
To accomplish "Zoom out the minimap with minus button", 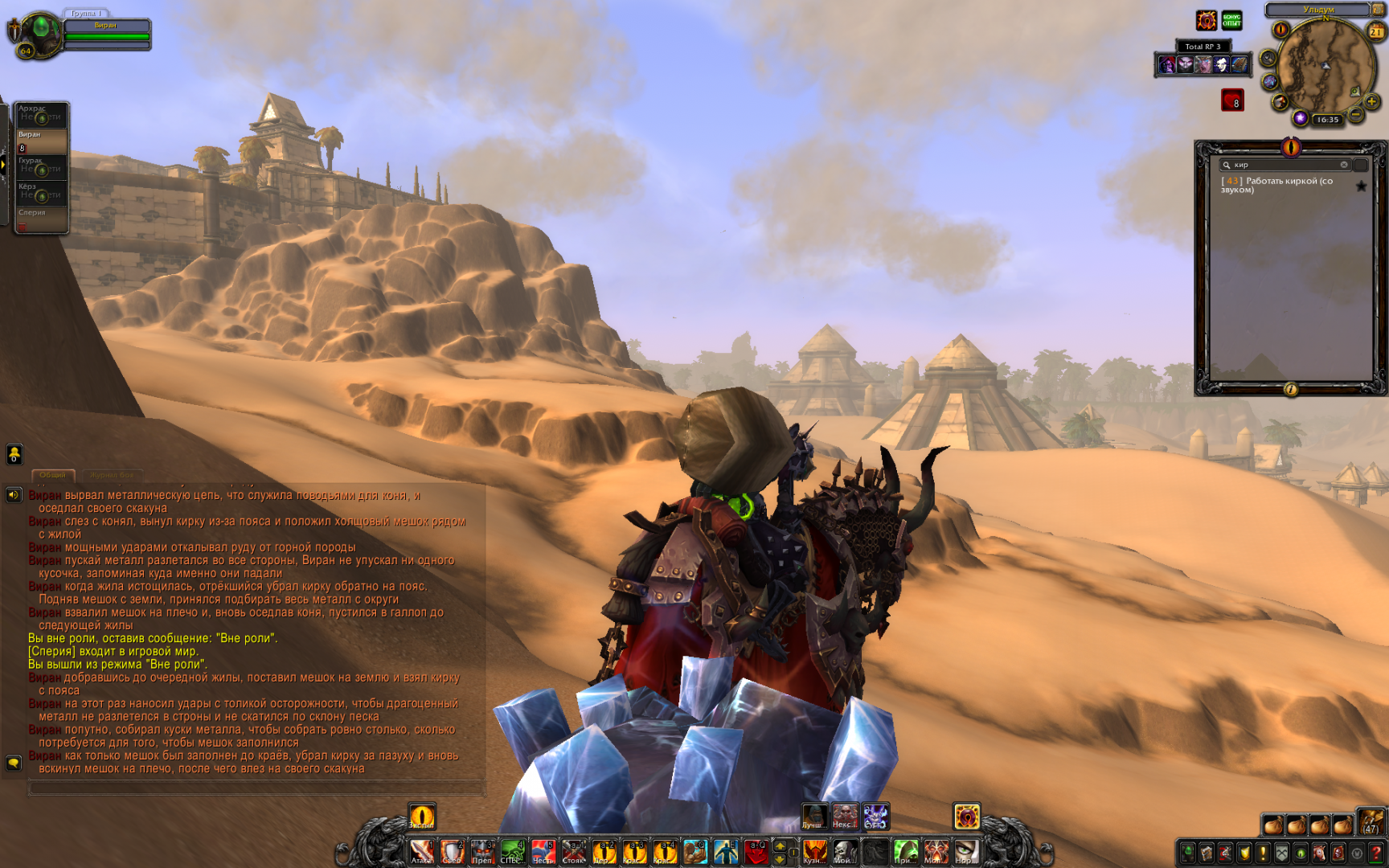I will pos(1356,115).
